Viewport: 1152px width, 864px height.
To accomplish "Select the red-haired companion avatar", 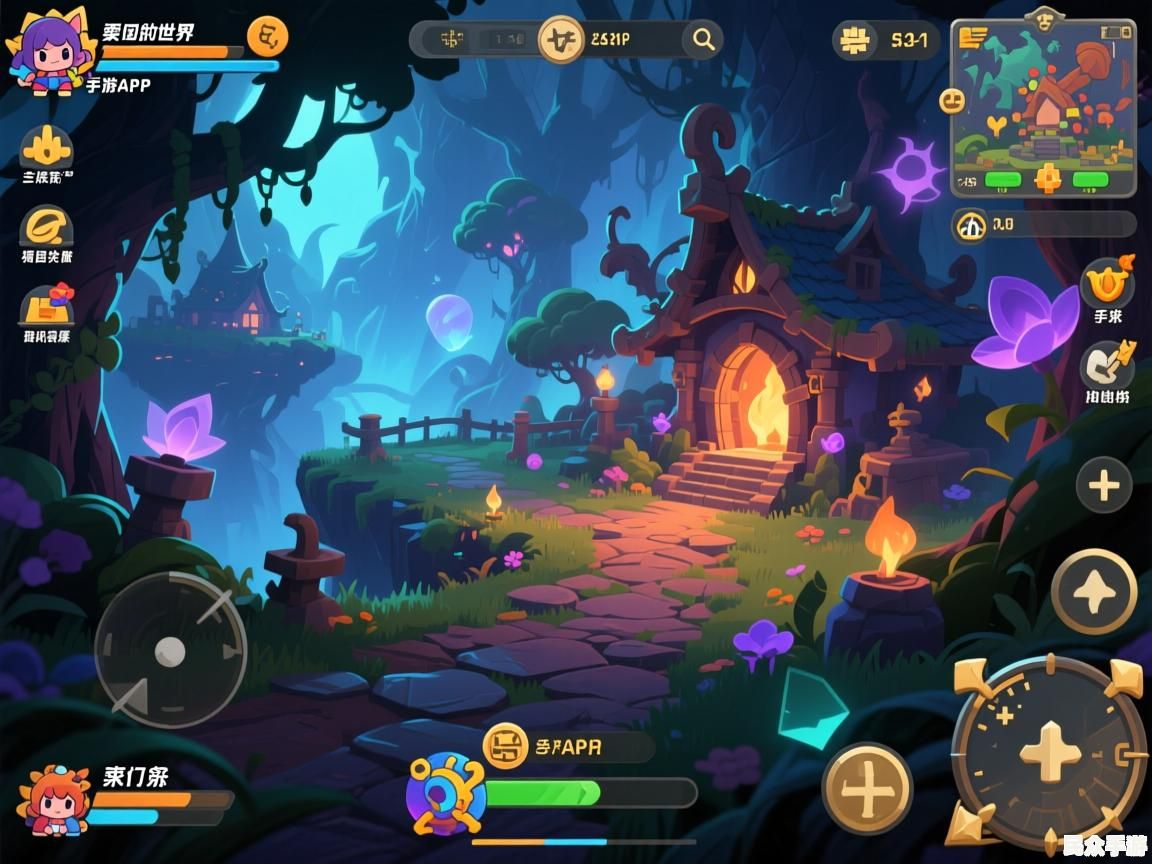I will click(50, 801).
